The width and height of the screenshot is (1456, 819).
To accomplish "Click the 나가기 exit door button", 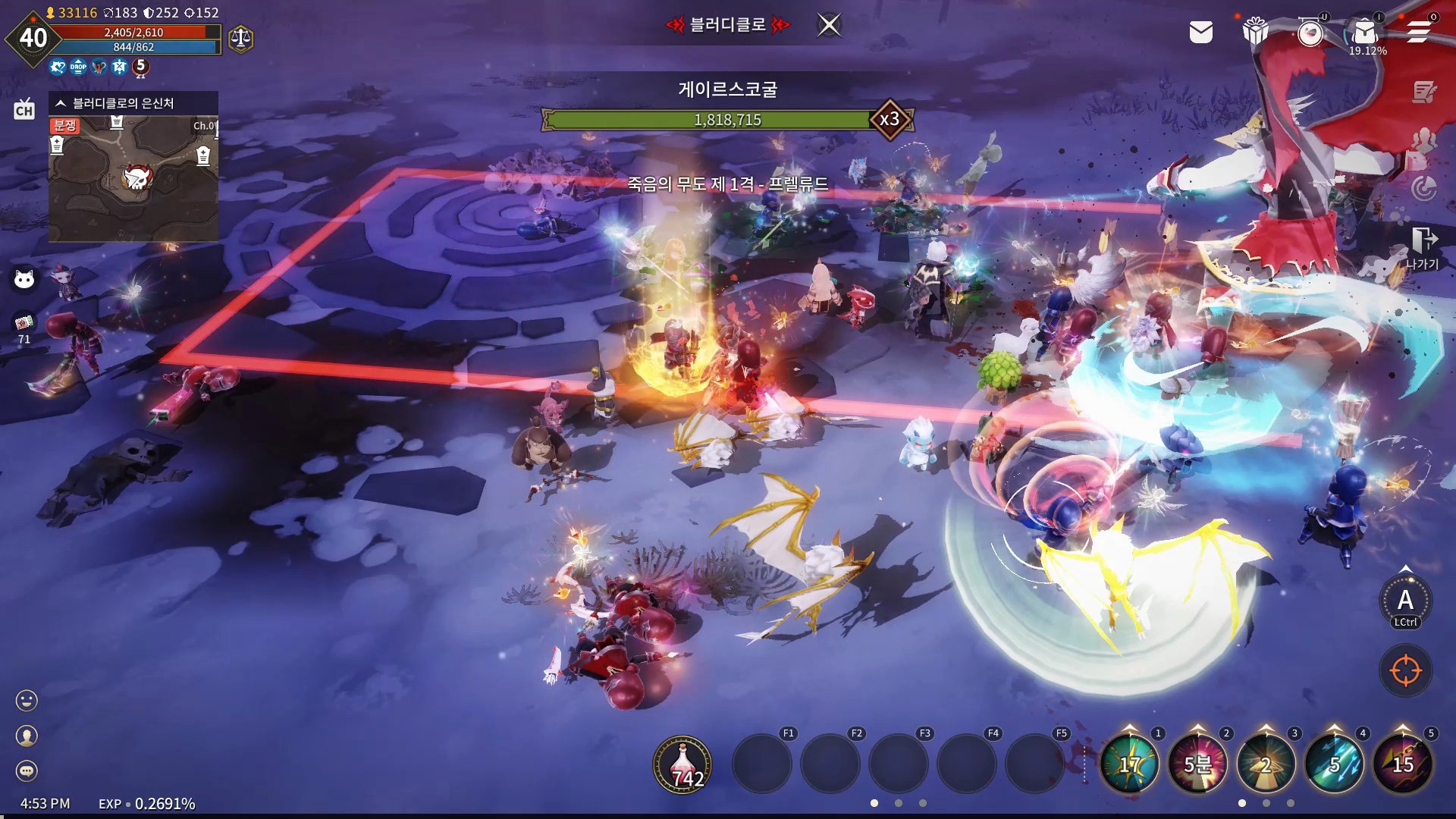I will click(1423, 247).
